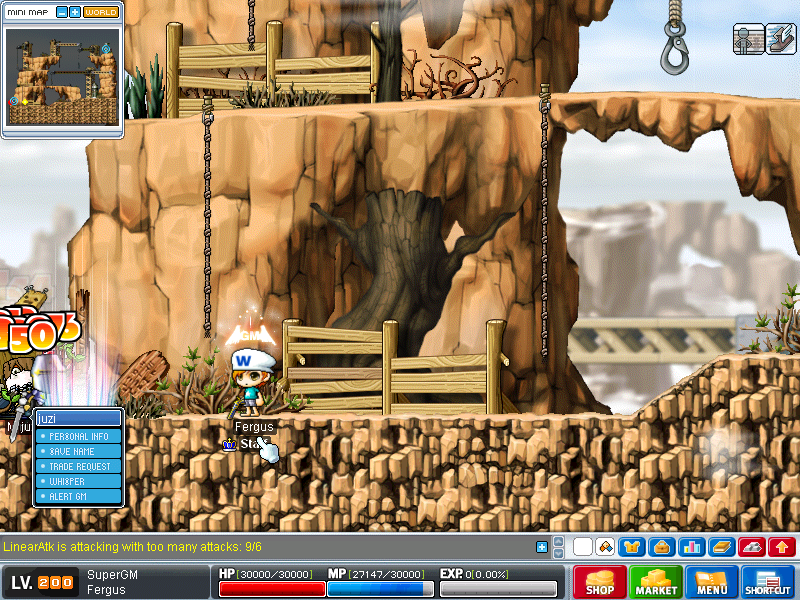Open the skill book icon
This screenshot has width=800, height=600.
pyautogui.click(x=722, y=547)
